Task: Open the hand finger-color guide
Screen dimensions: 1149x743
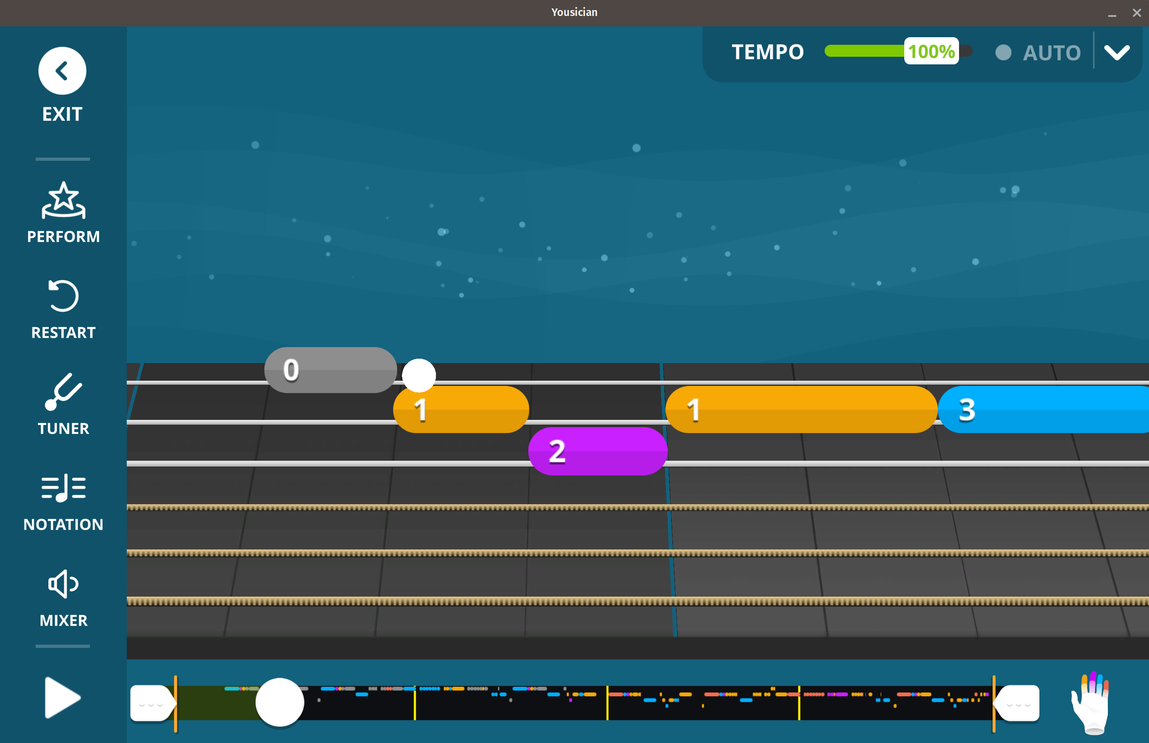Action: [x=1091, y=702]
